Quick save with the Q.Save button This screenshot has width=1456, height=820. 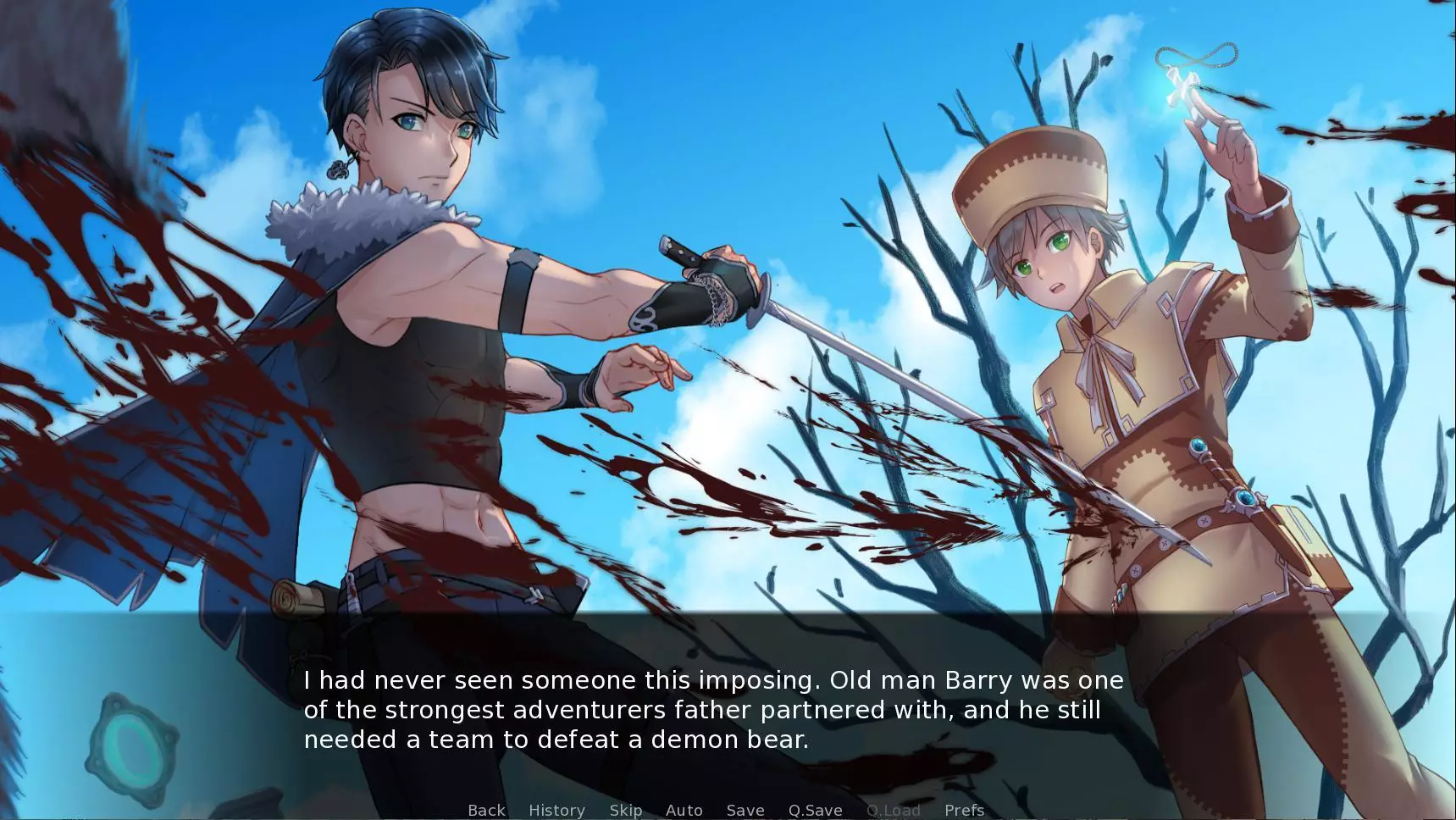click(815, 810)
